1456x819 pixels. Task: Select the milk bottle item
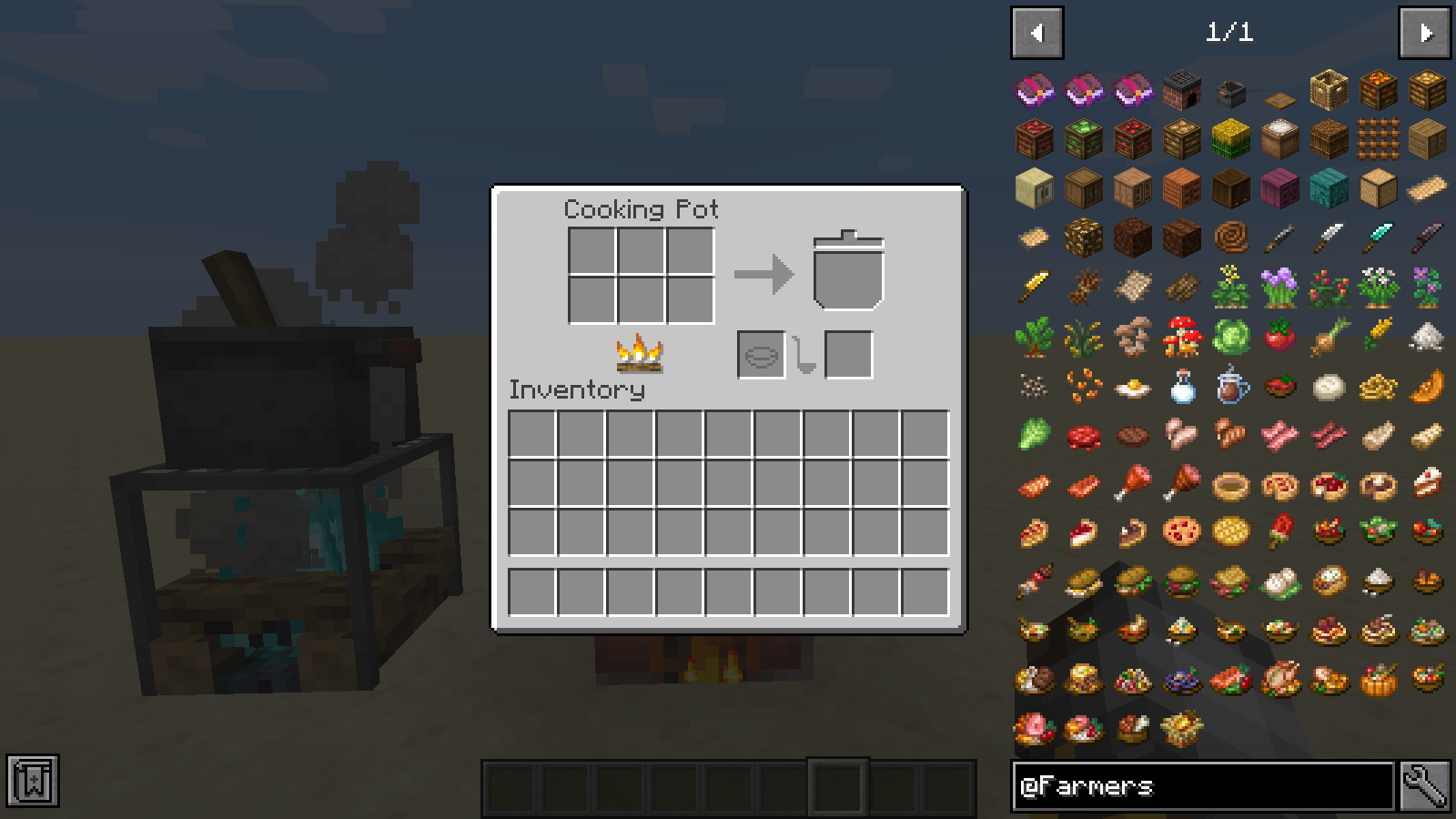coord(1181,388)
